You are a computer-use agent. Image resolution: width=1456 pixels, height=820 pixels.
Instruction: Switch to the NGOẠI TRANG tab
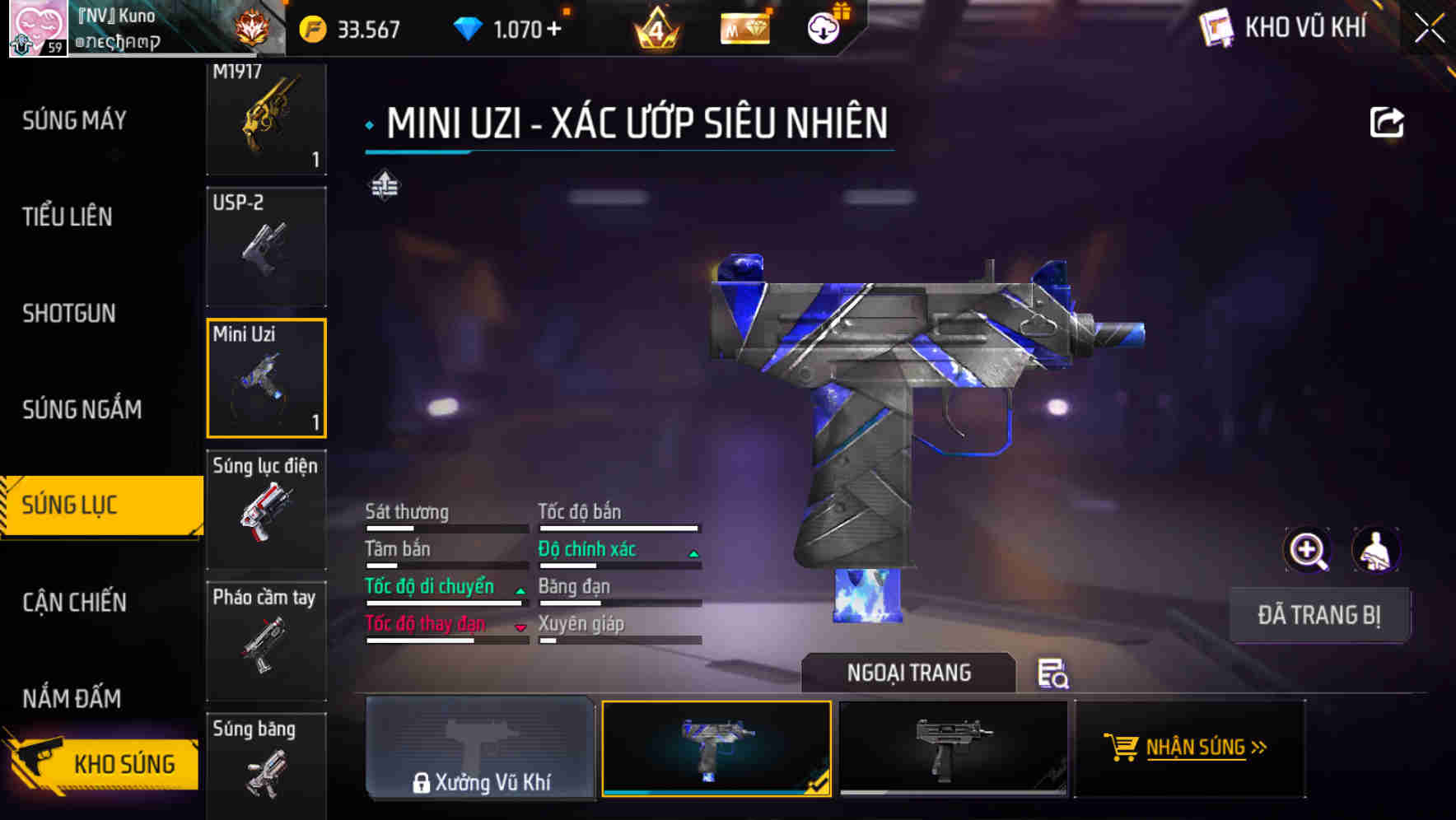[x=909, y=673]
